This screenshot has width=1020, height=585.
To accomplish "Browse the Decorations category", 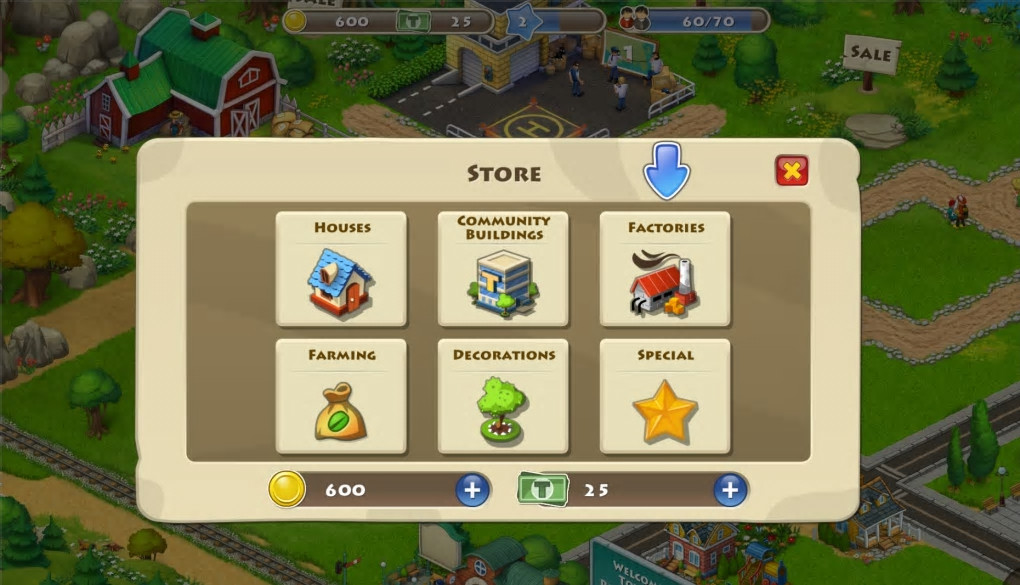I will pyautogui.click(x=503, y=397).
